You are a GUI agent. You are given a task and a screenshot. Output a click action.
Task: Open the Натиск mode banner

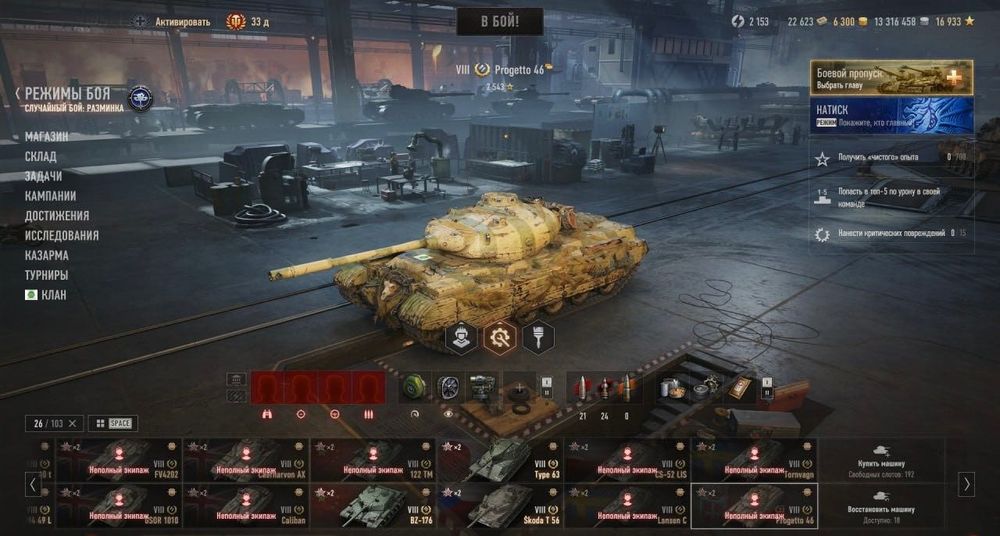892,114
